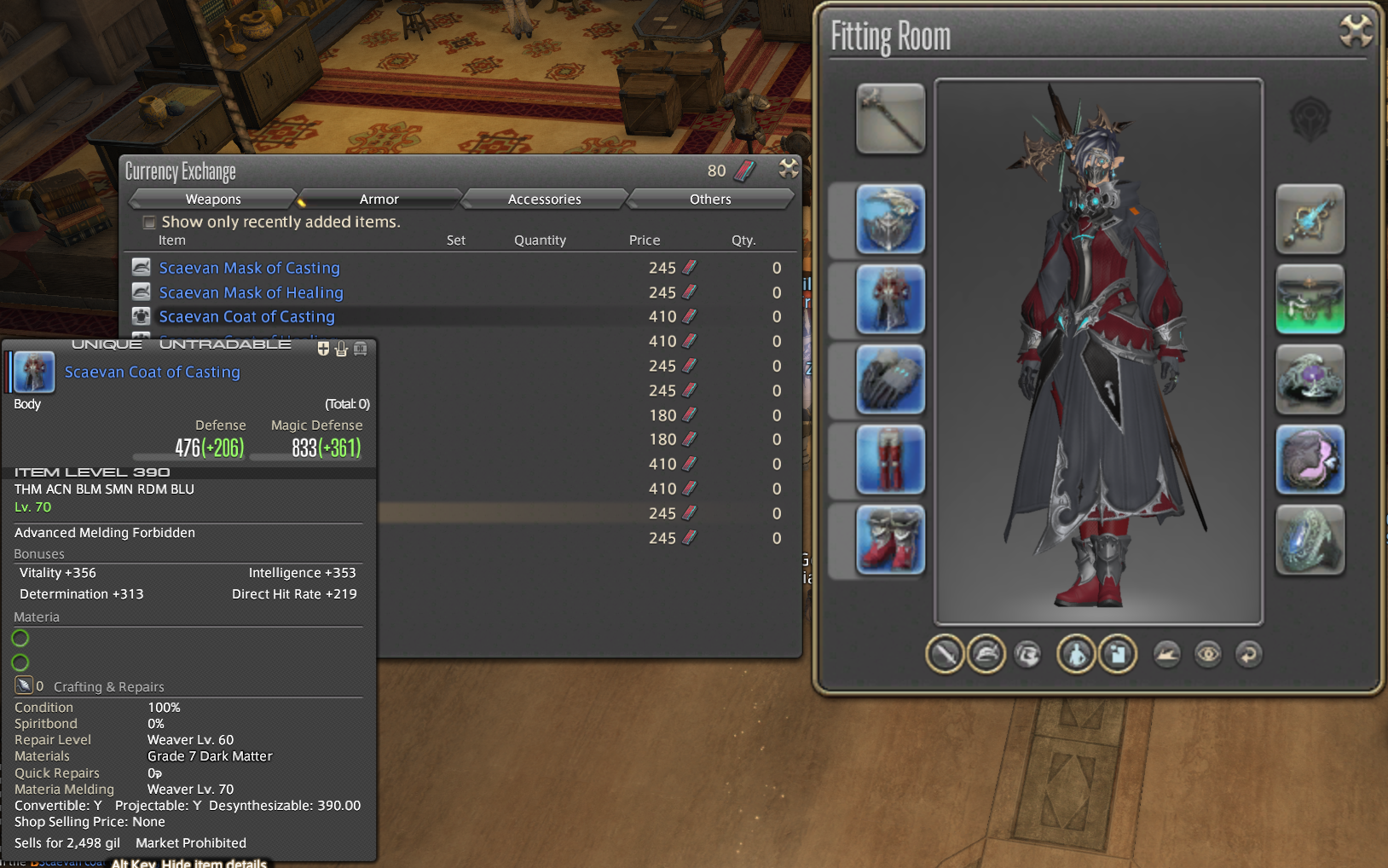
Task: Select the staff weapon slot in Fitting Room
Action: (890, 119)
